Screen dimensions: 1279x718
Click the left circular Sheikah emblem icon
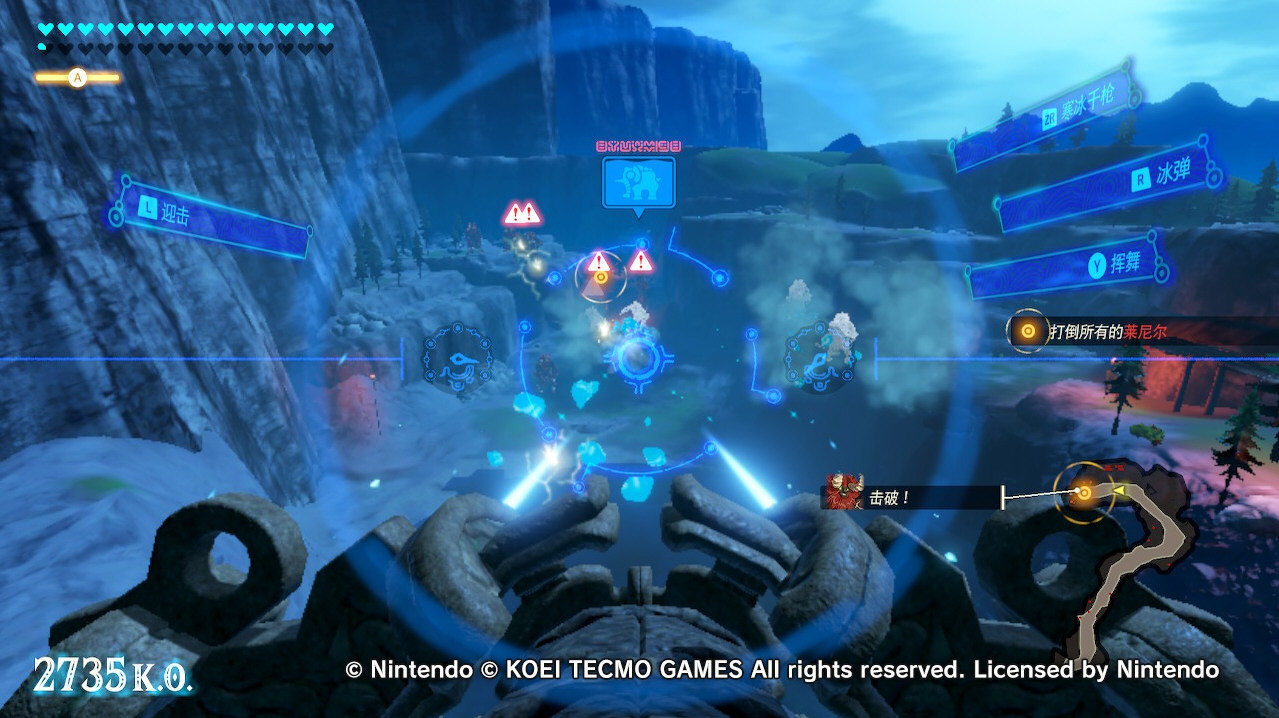[x=457, y=355]
